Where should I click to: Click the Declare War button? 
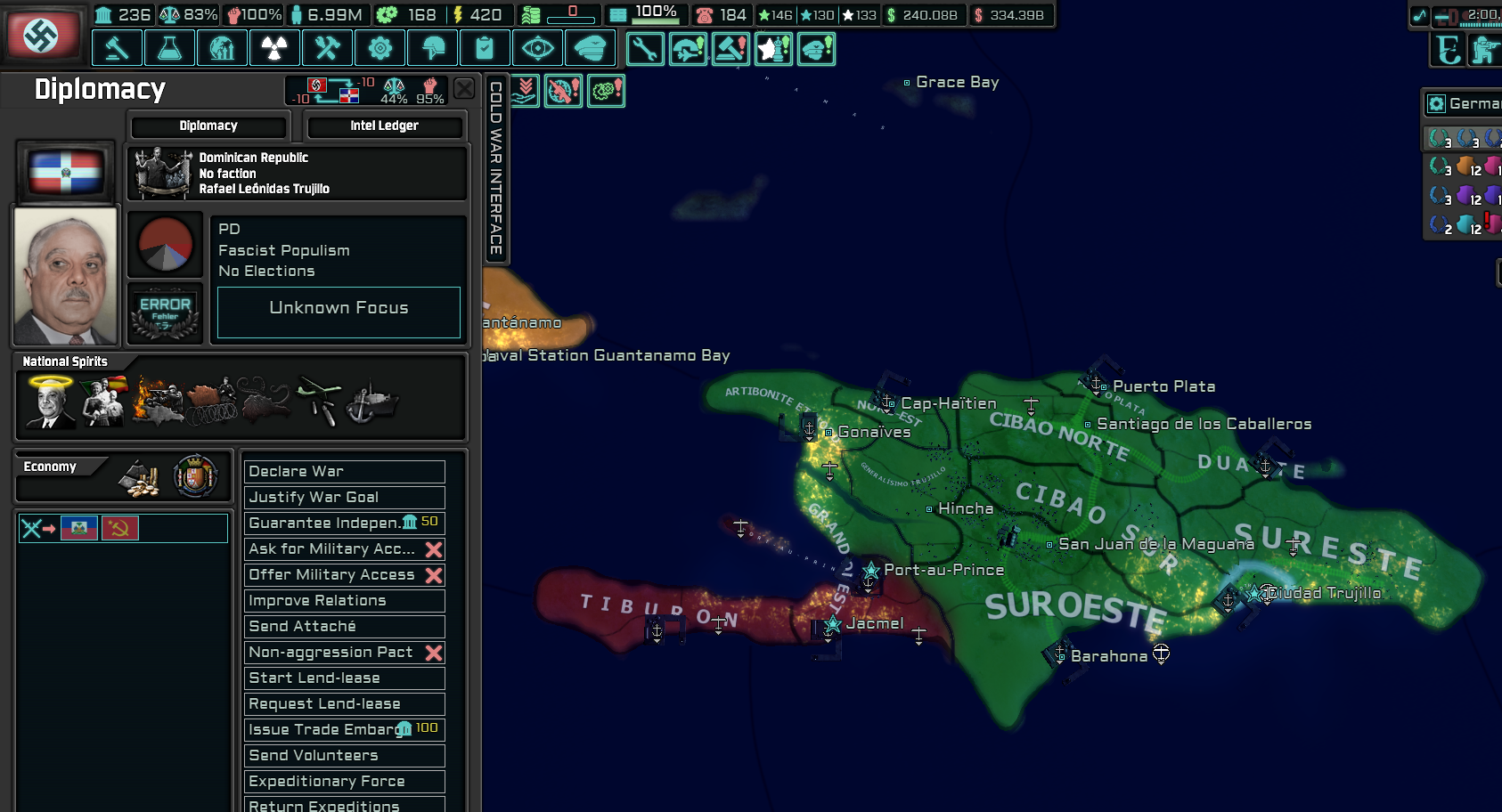pyautogui.click(x=344, y=471)
